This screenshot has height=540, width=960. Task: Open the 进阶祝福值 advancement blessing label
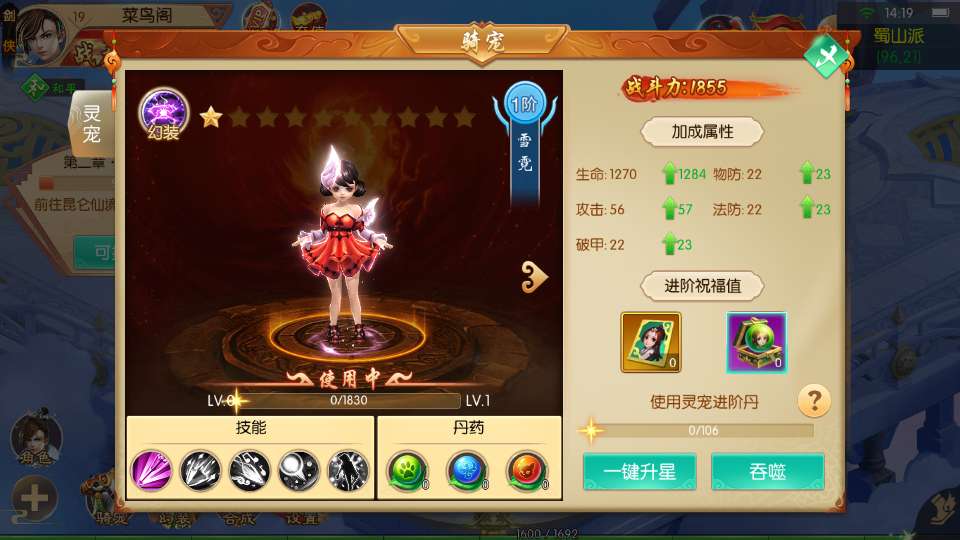tap(703, 286)
